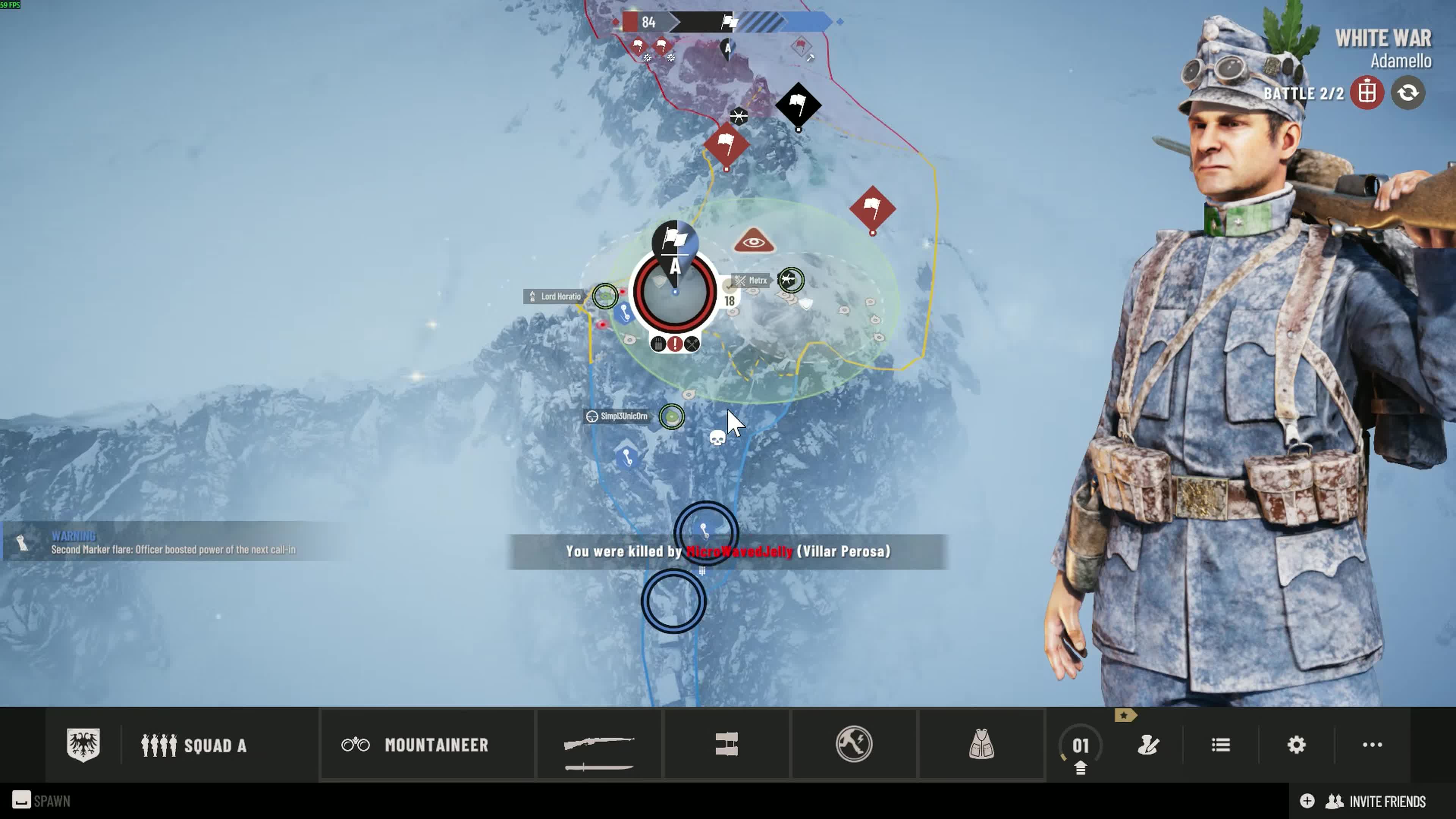
Task: Click the faction eagle shield emblem
Action: [83, 744]
